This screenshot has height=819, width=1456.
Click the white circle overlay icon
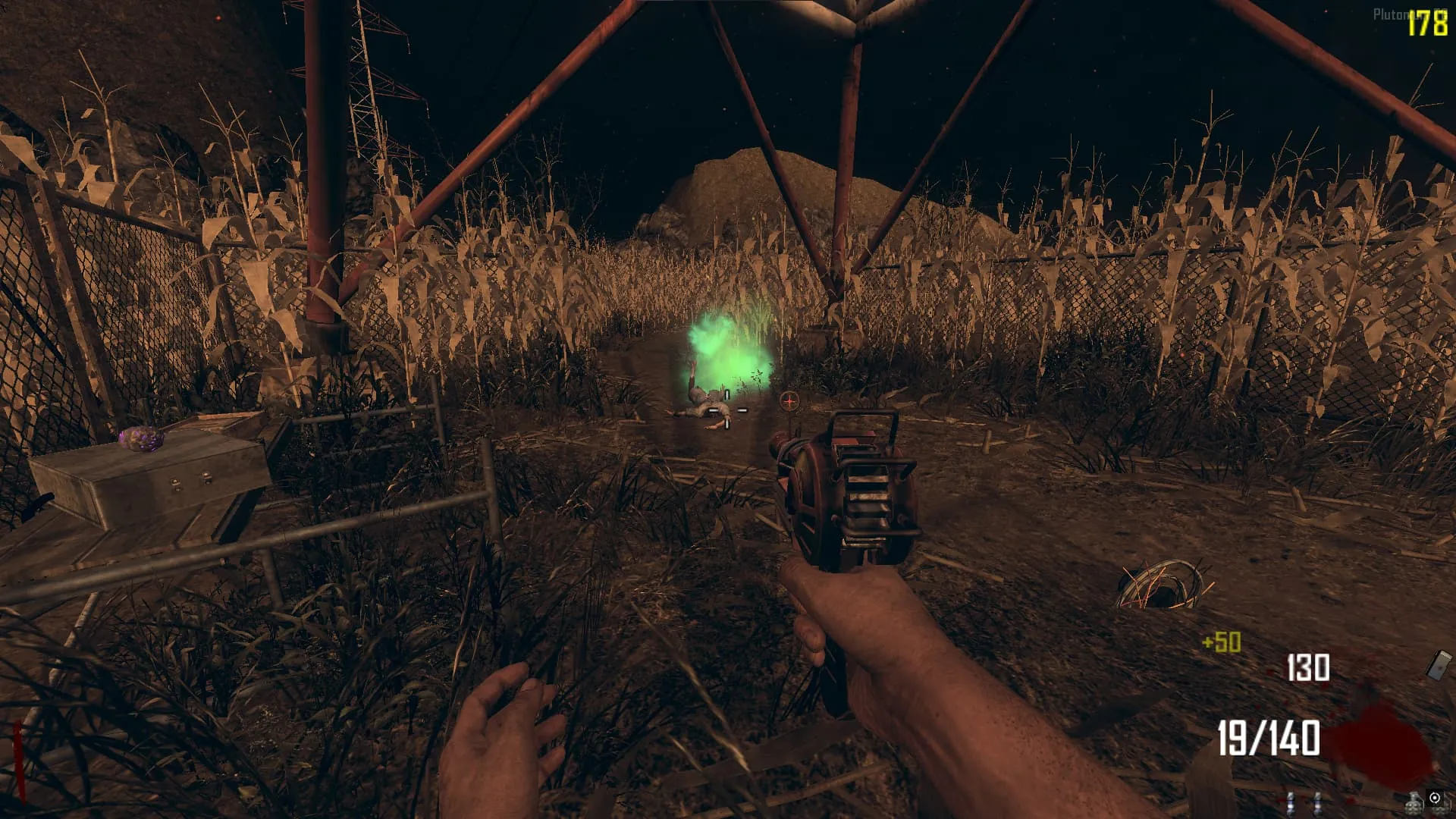[1435, 797]
